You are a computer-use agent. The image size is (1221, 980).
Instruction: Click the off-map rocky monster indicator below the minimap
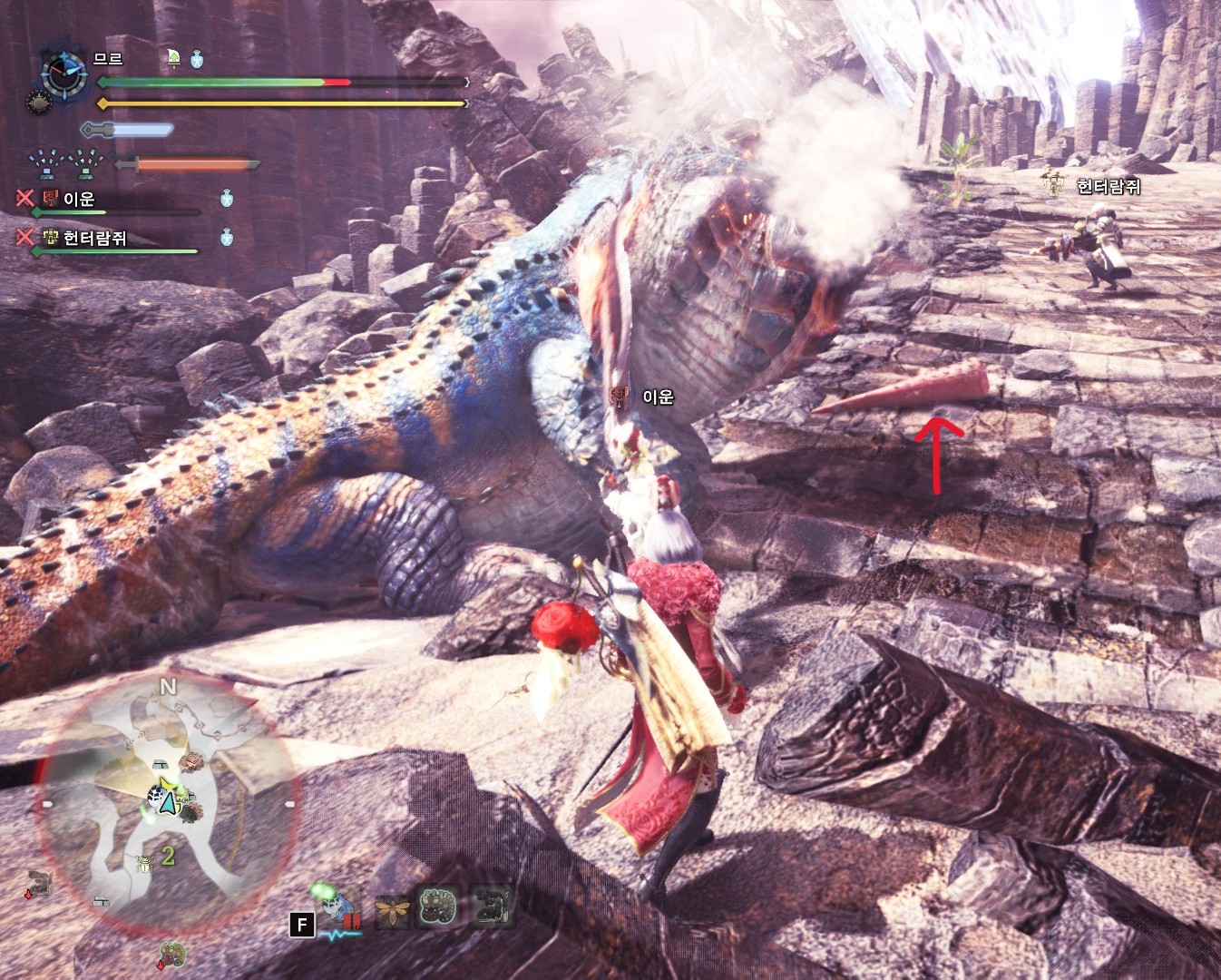click(x=172, y=955)
